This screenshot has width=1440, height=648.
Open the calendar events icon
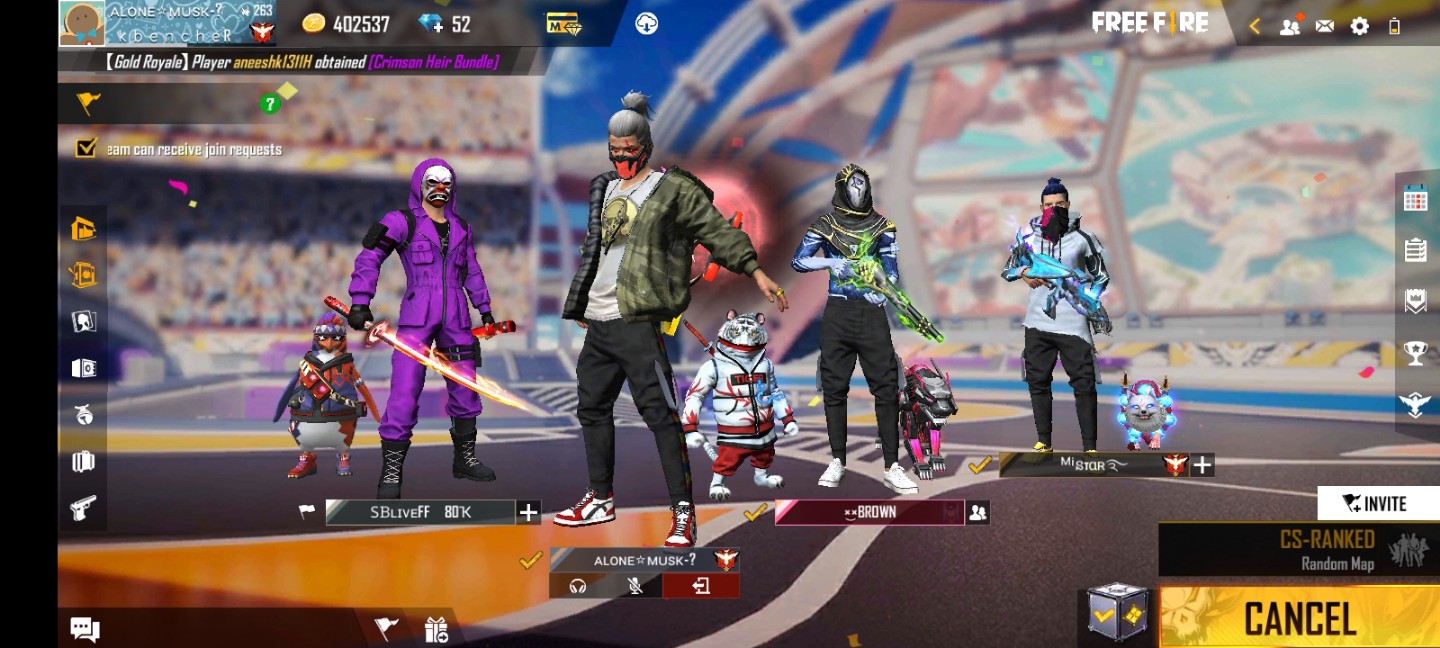(1415, 199)
